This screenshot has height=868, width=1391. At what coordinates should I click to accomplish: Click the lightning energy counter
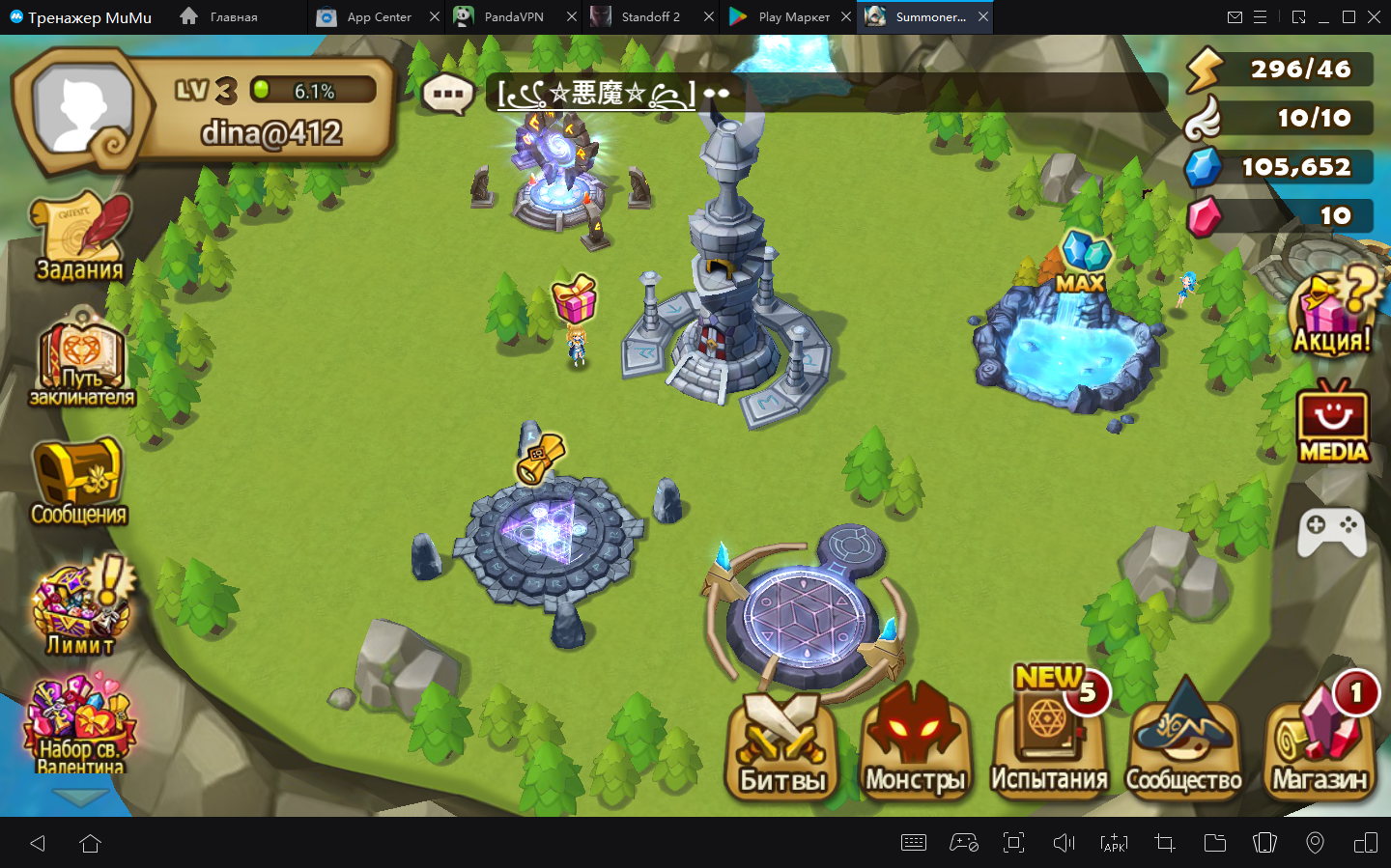pyautogui.click(x=1279, y=70)
